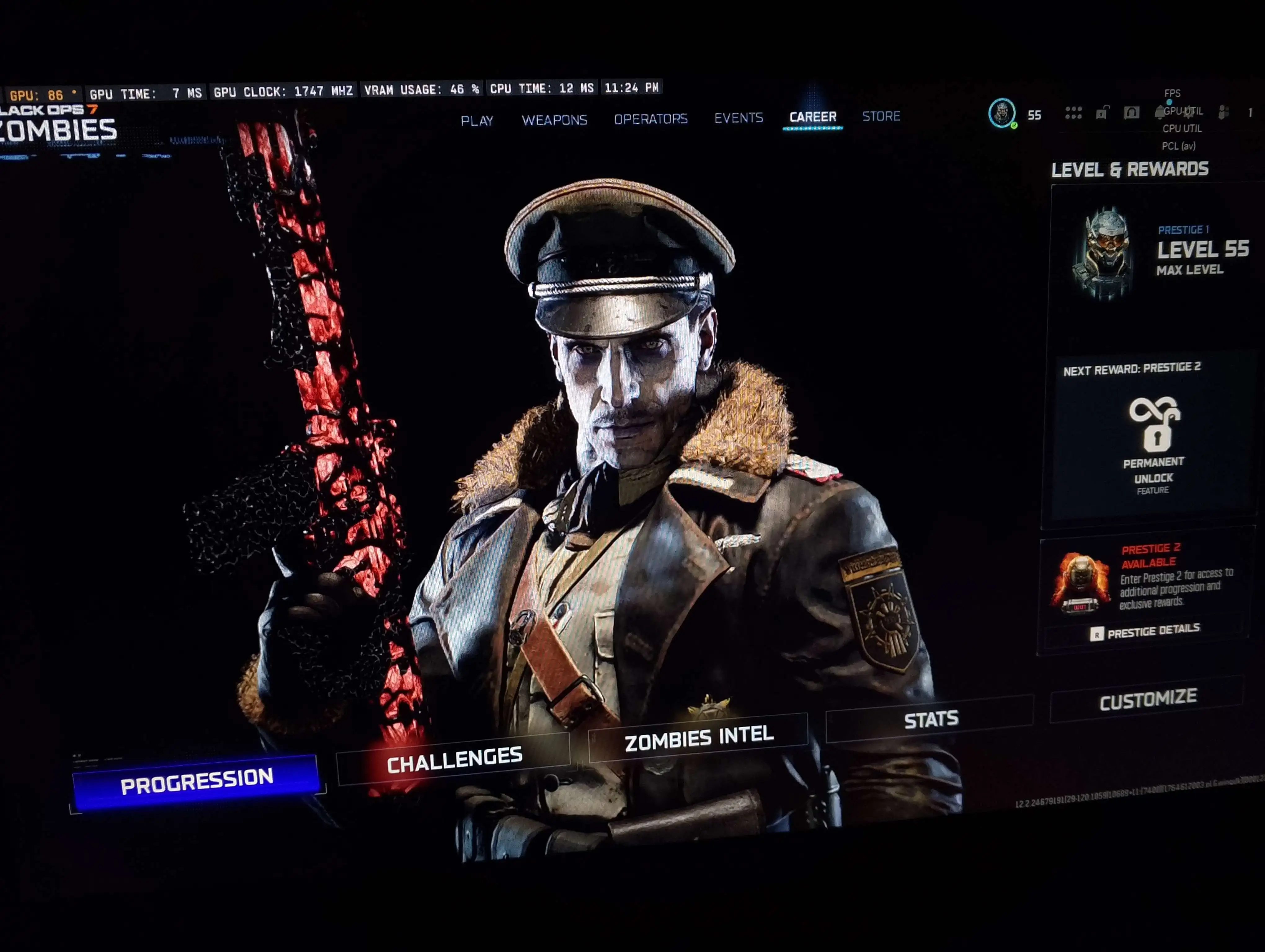
Task: Open the OPERATORS tab
Action: point(651,119)
